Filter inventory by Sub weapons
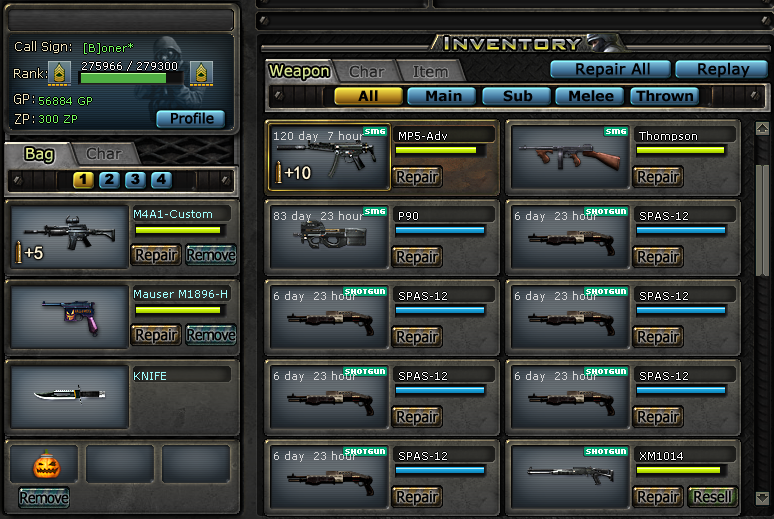This screenshot has width=774, height=519. coord(517,96)
